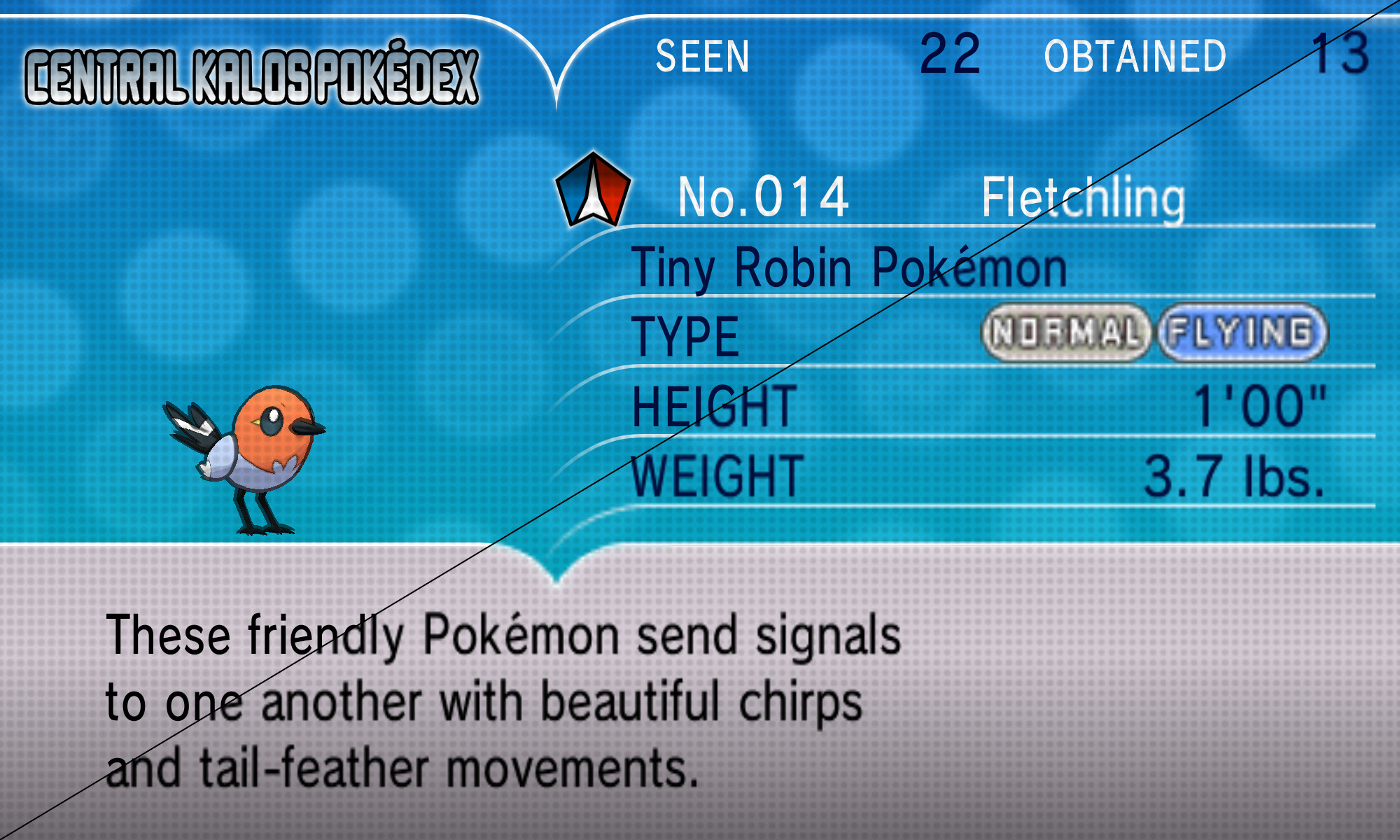Click the OBTAINED counter area

[1134, 57]
